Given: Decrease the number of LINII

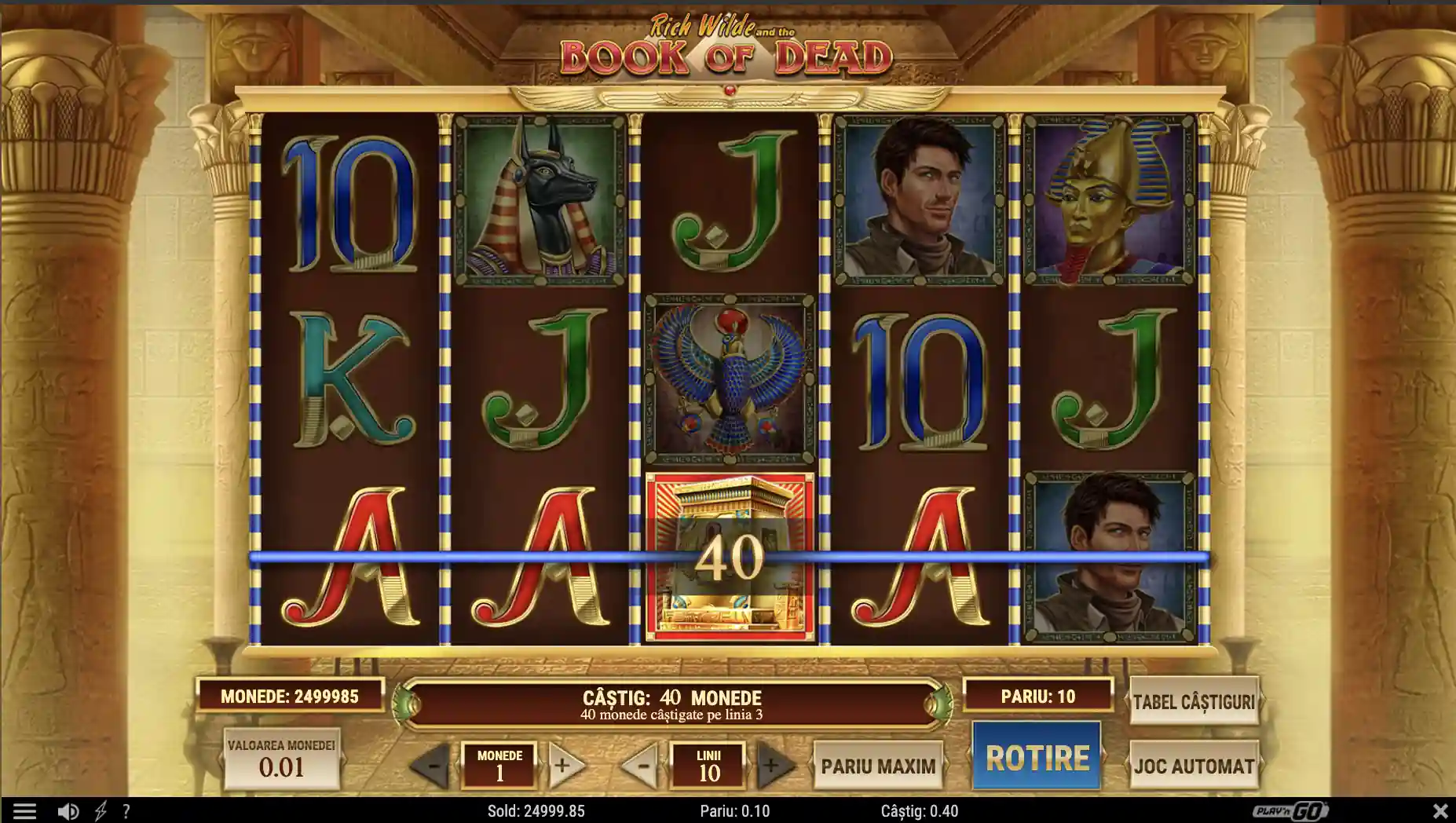Looking at the screenshot, I should 641,766.
